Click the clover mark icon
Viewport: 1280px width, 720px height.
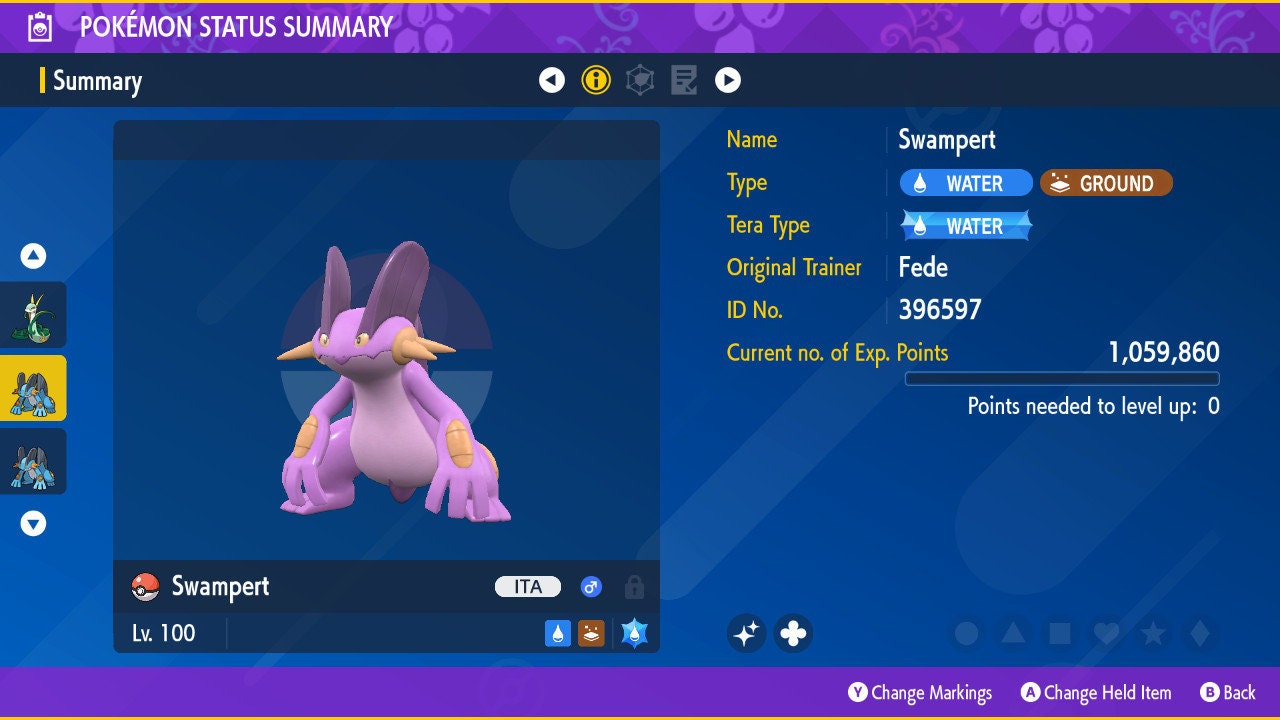tap(793, 633)
